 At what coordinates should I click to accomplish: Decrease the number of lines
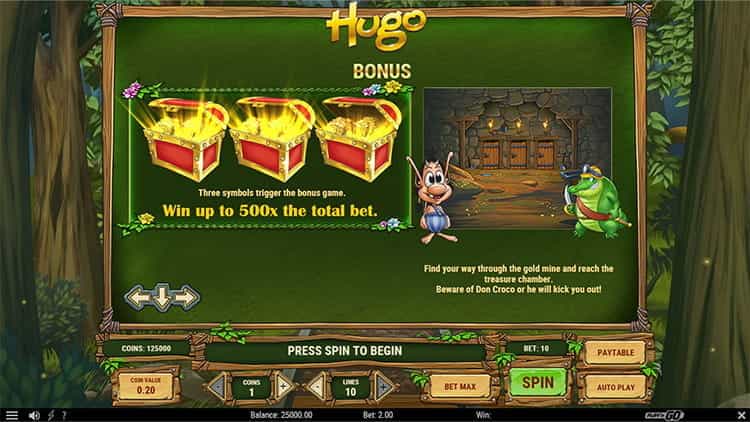click(315, 385)
